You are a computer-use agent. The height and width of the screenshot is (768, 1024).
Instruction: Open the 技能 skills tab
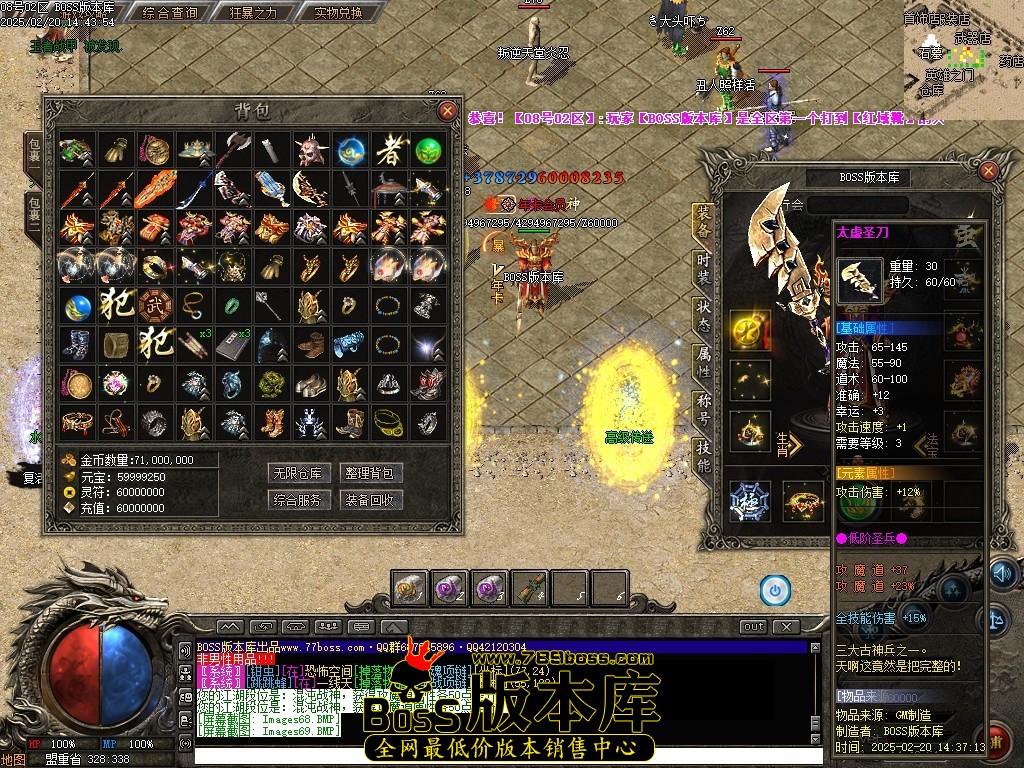point(704,457)
